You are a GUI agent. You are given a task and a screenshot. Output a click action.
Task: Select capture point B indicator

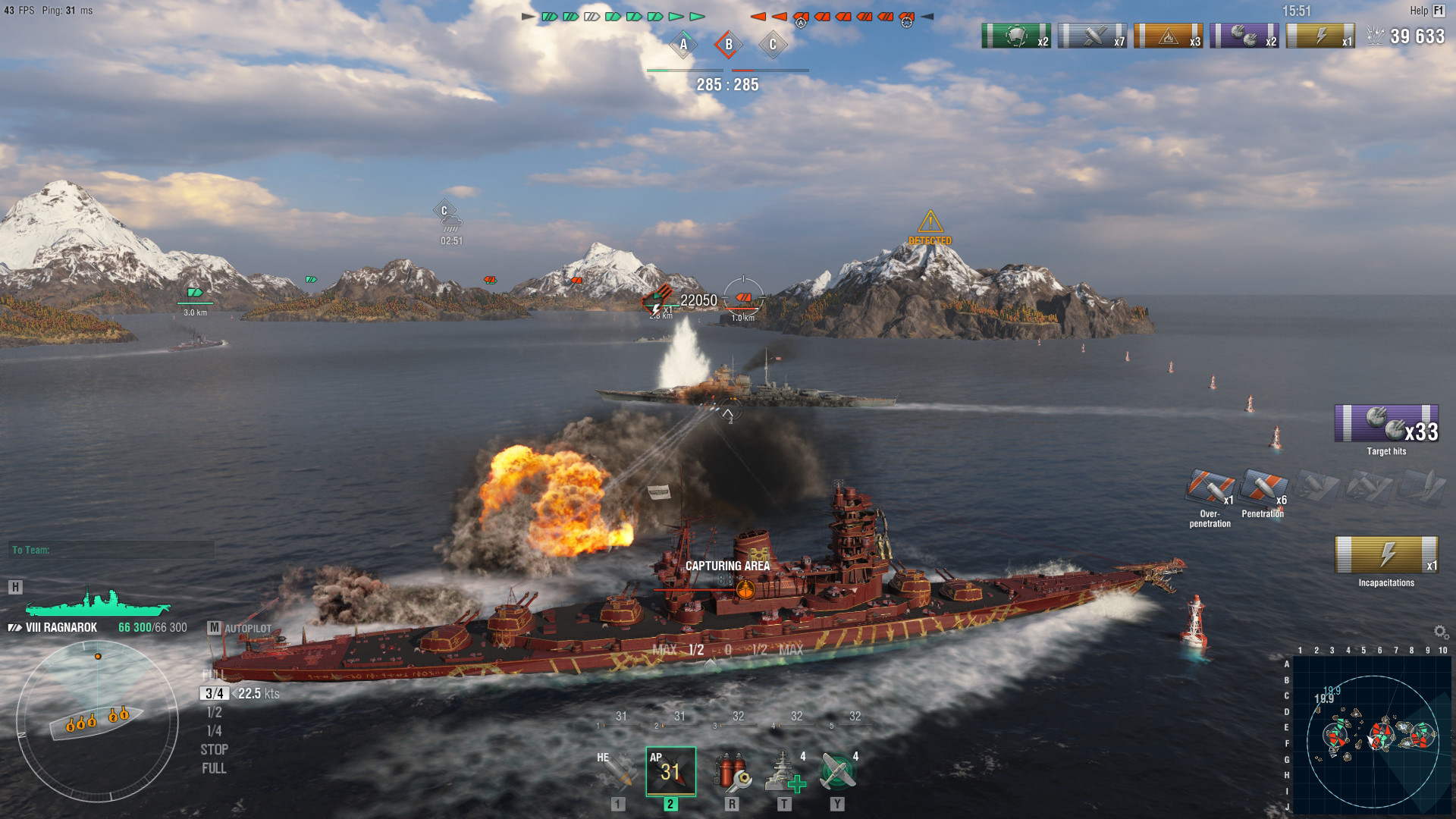click(728, 45)
